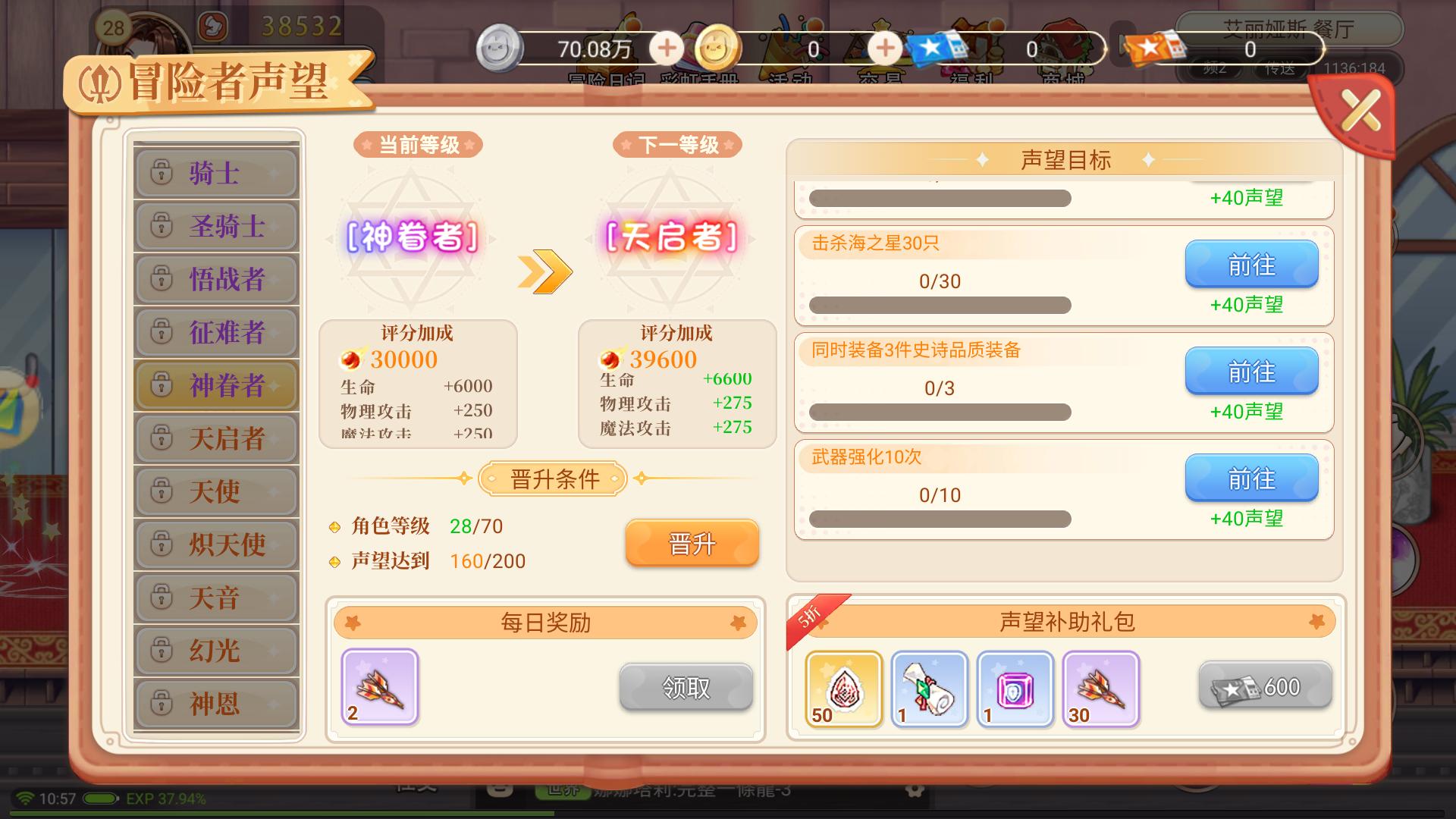Click 前往 for weapon enhance 10 times
This screenshot has width=1456, height=819.
point(1251,478)
